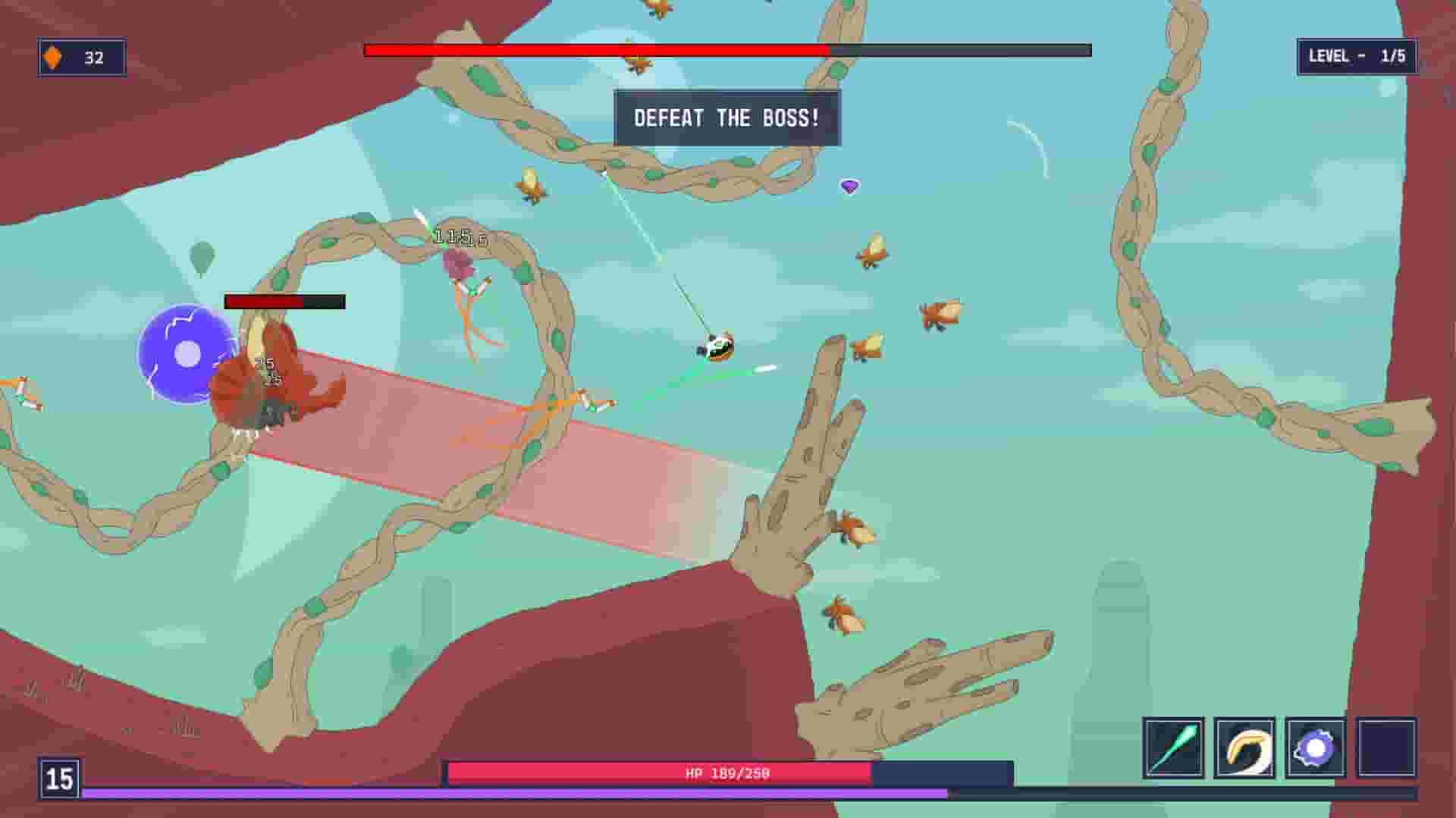
Task: Click the purple gem pickup near the vines
Action: [850, 184]
